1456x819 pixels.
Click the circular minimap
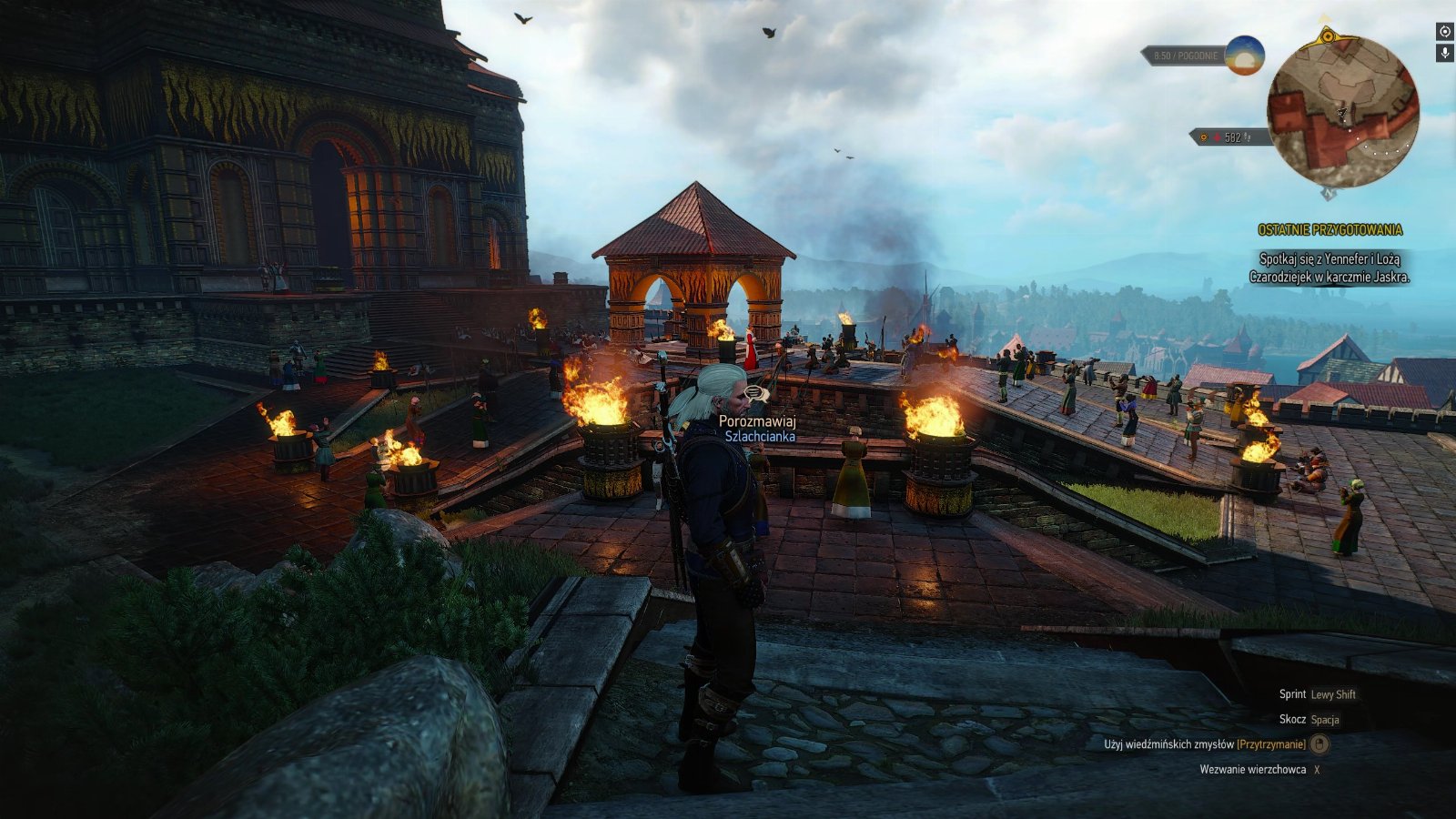click(x=1341, y=111)
